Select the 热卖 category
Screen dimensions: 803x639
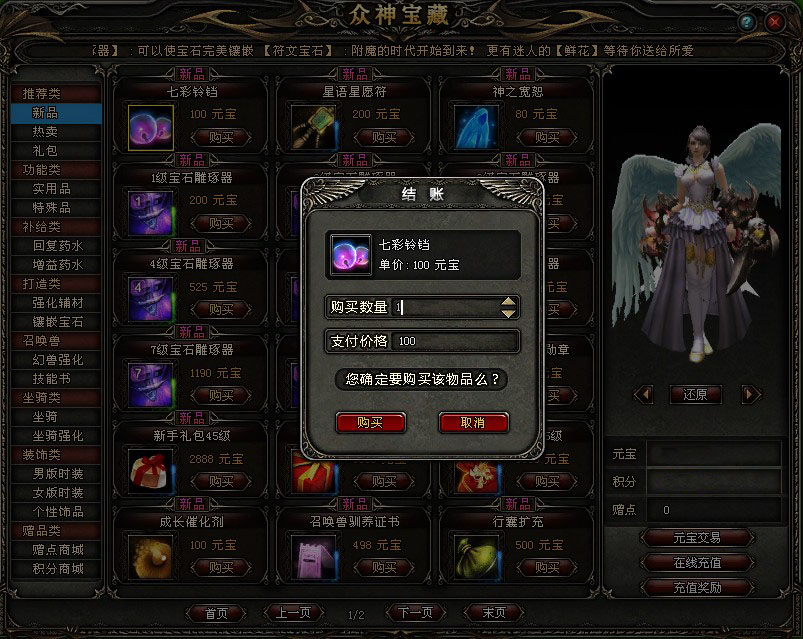(45, 131)
